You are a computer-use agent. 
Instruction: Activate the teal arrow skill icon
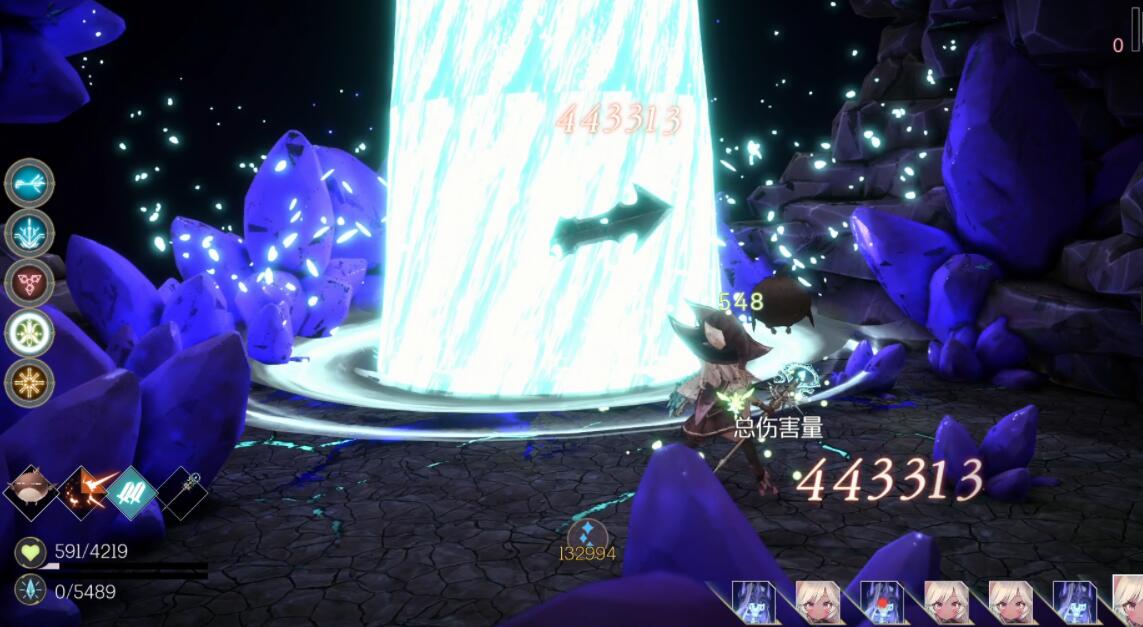(29, 183)
